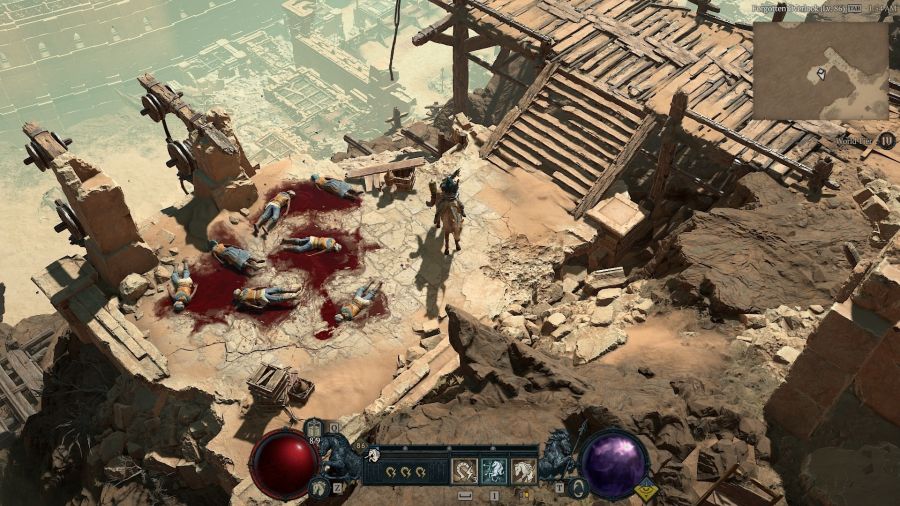The image size is (900, 506).
Task: Click the round swirl icon by the purple orb
Action: [579, 488]
